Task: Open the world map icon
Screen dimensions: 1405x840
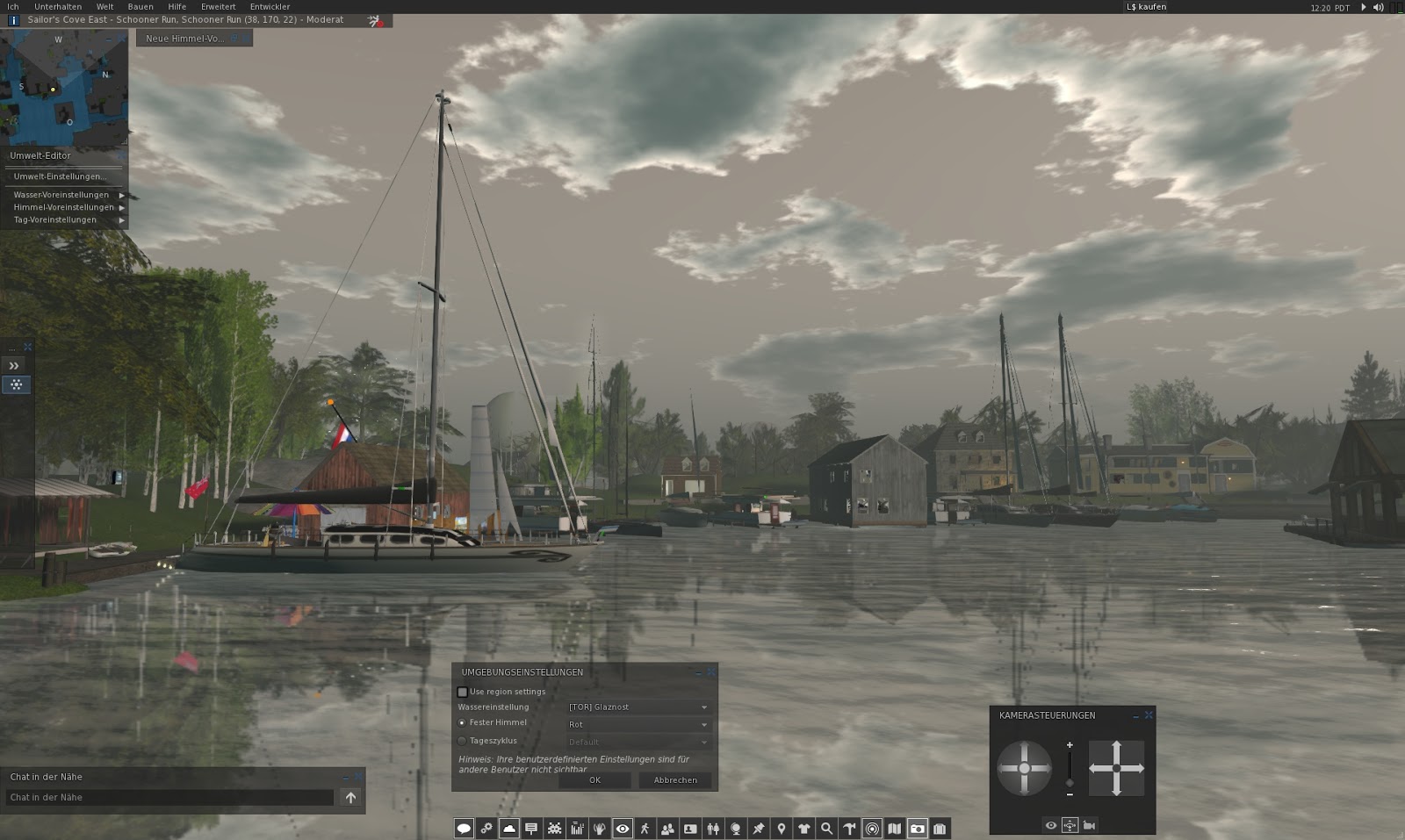Action: coord(896,828)
